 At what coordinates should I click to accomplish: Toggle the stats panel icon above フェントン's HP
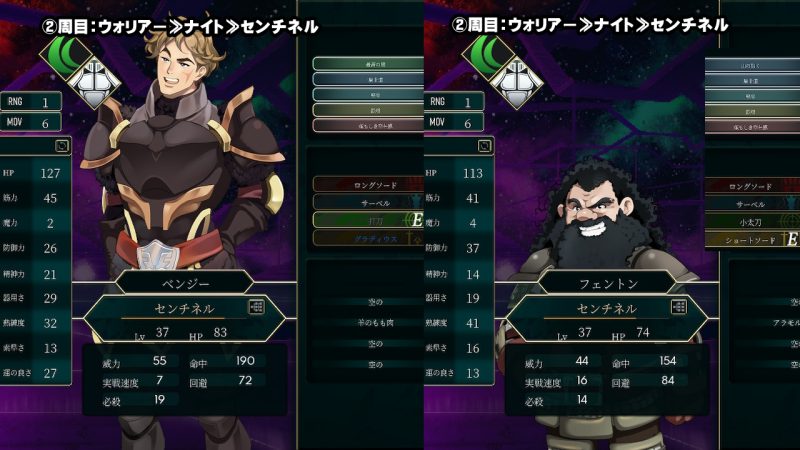pos(485,145)
